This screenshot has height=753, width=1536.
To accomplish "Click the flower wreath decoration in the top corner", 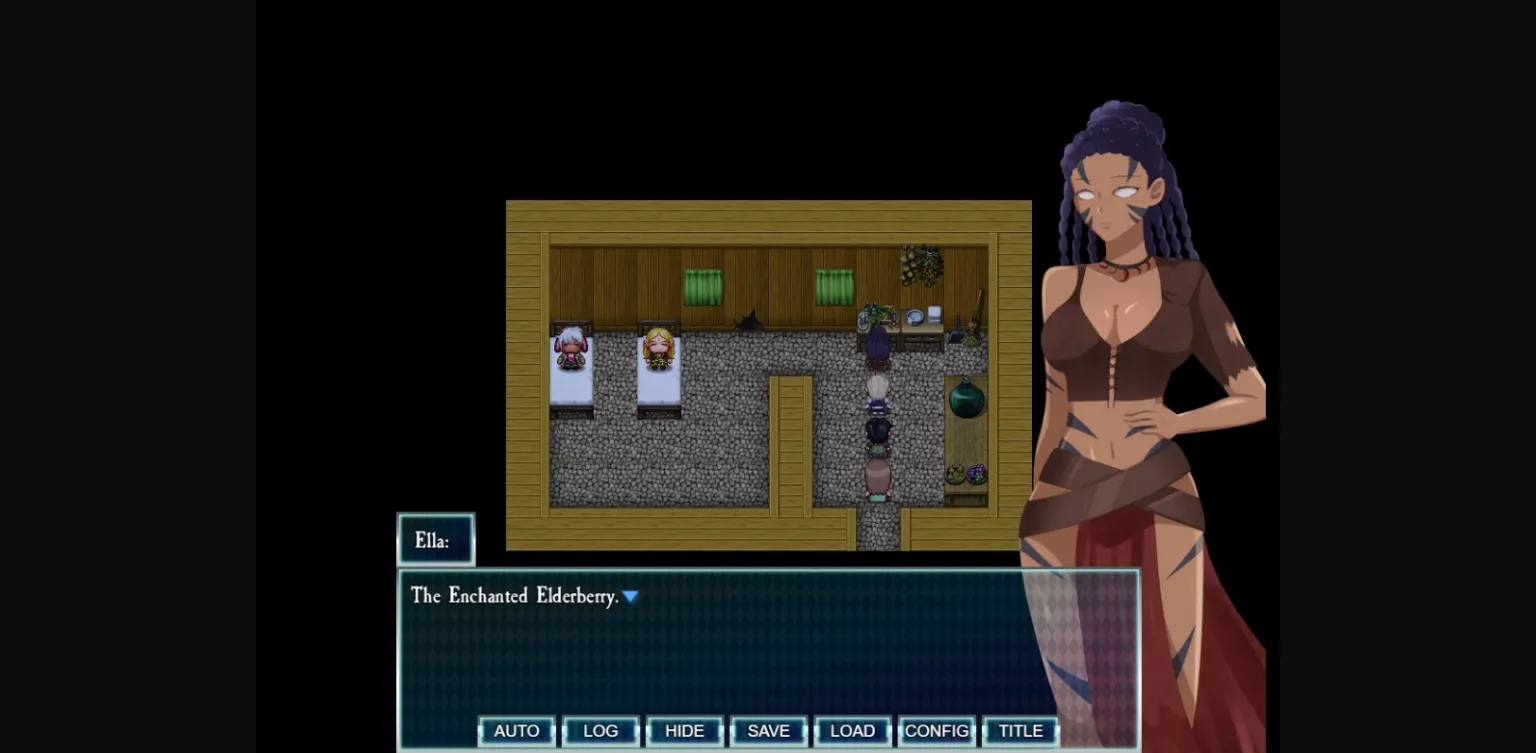I will pos(922,263).
